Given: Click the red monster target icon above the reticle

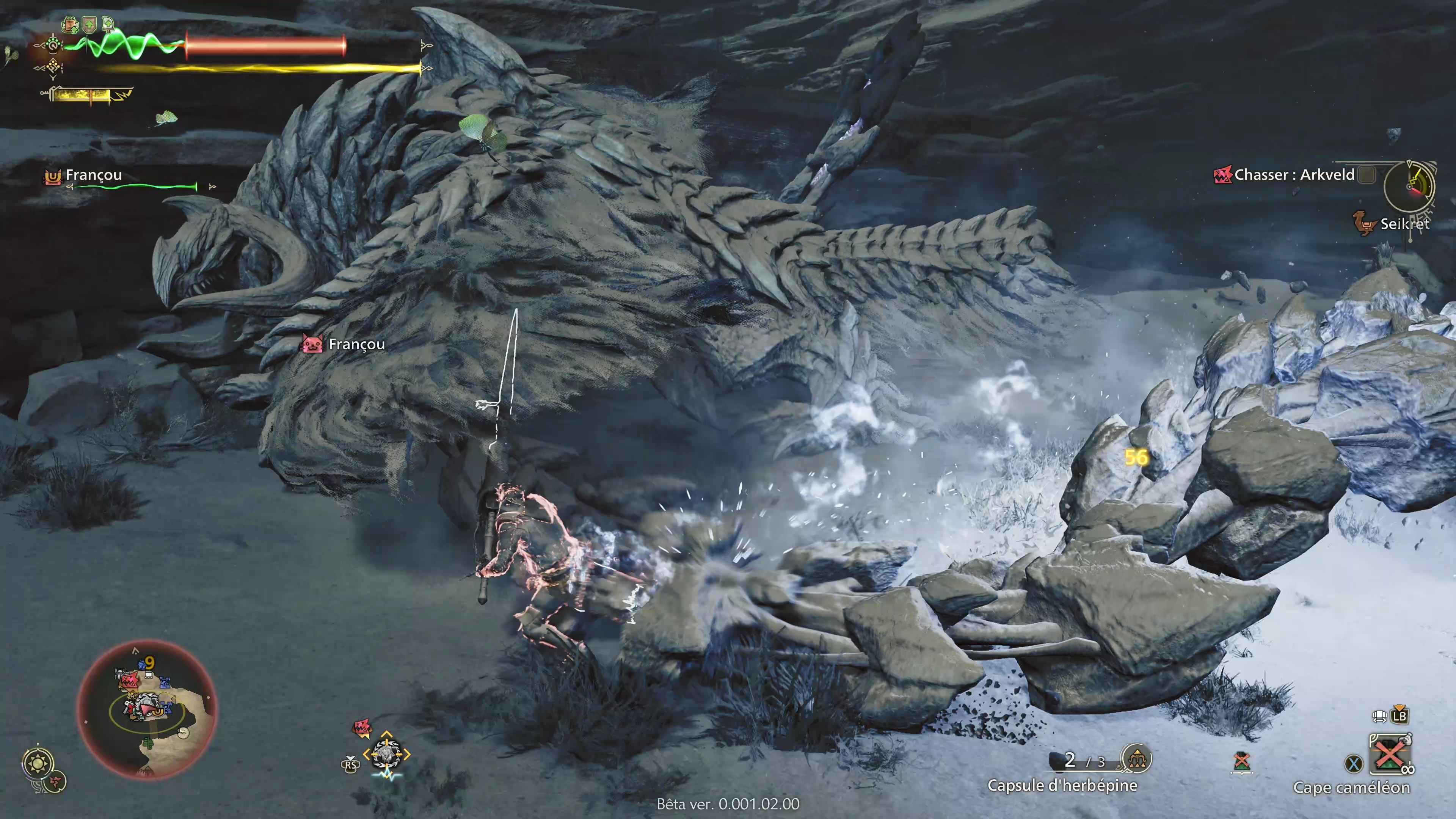Looking at the screenshot, I should (363, 728).
